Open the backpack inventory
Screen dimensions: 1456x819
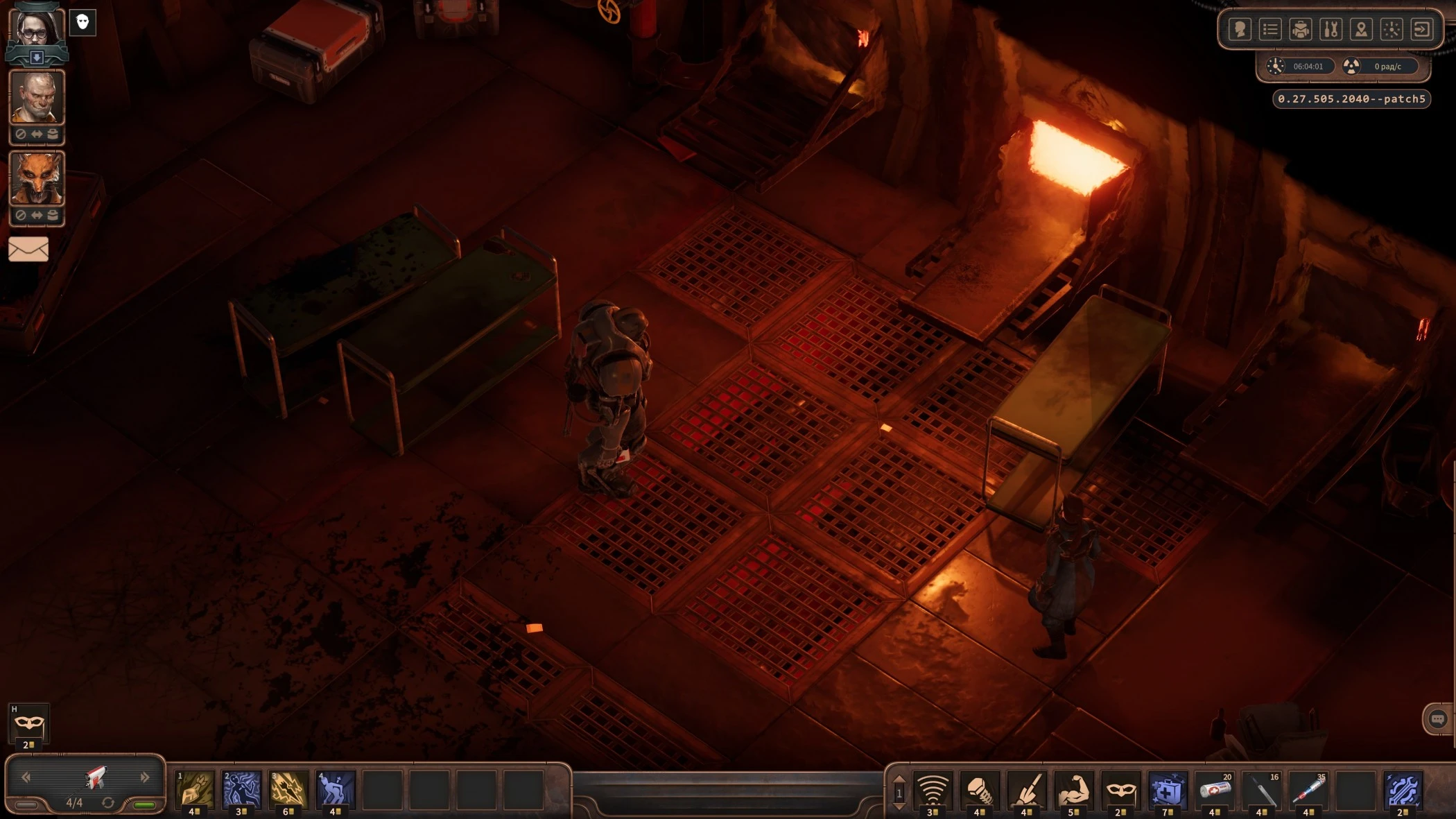tap(1301, 29)
